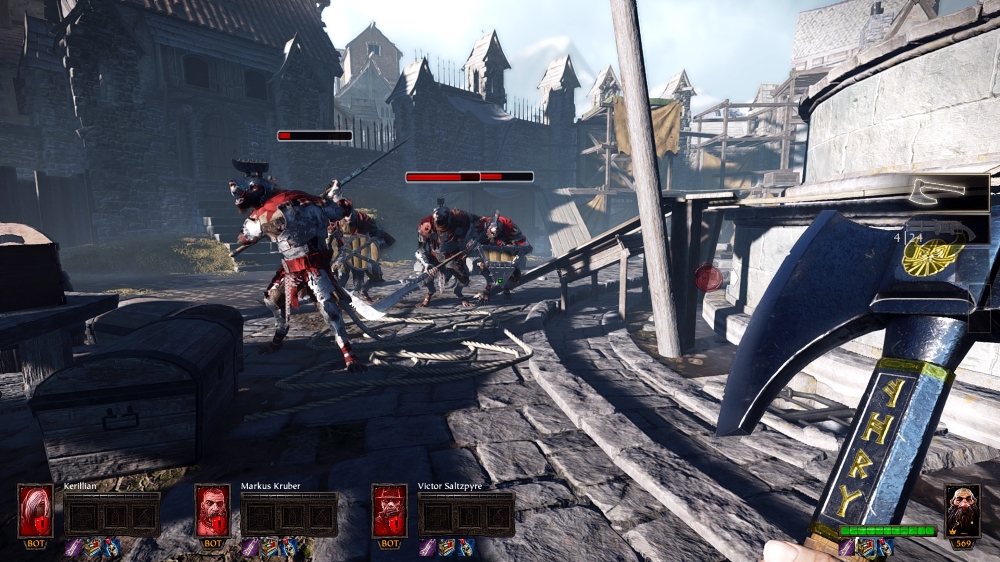Switch to the ranged gun weapon slot
Image resolution: width=1000 pixels, height=562 pixels.
(947, 230)
